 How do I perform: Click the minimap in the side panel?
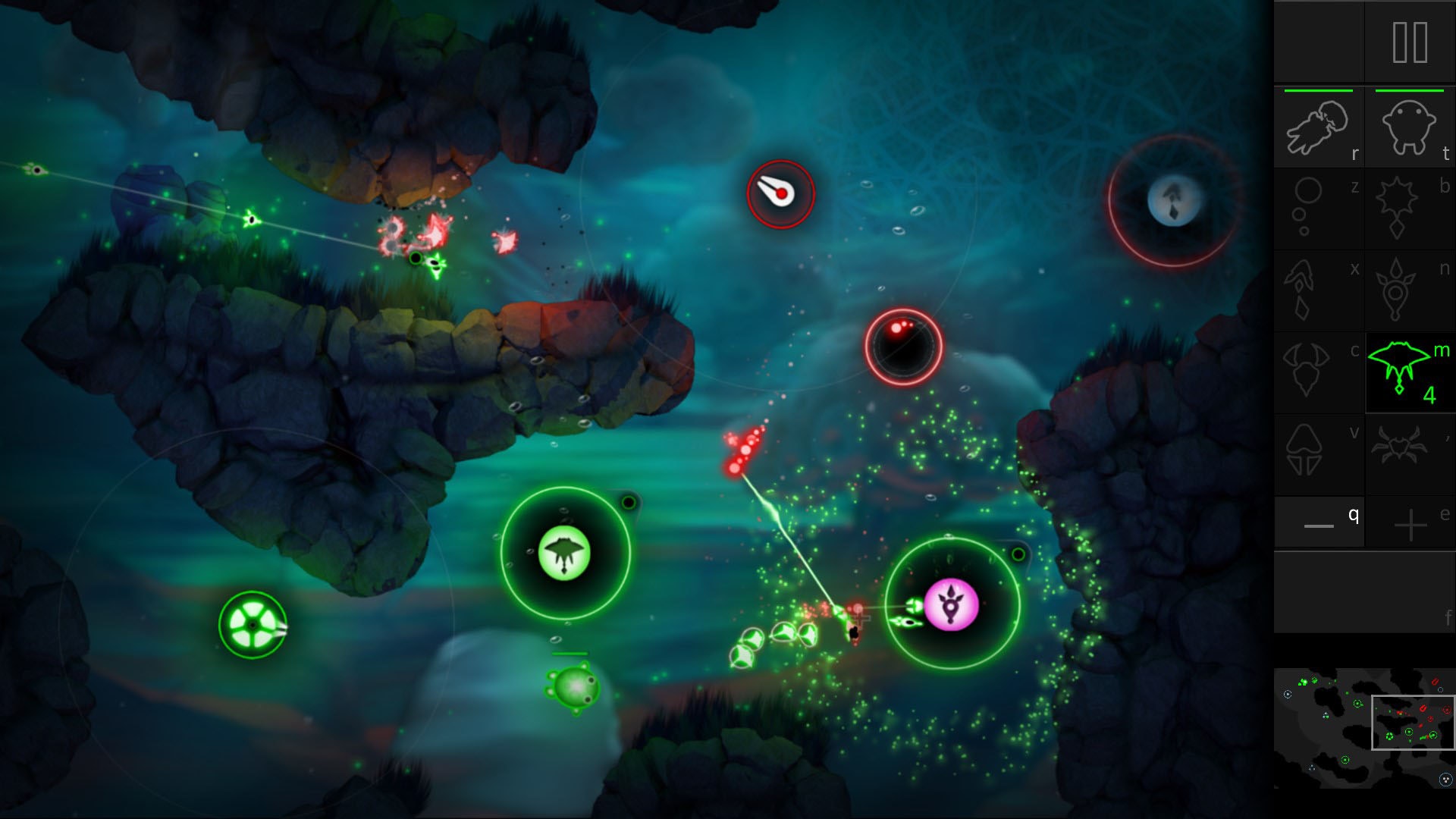coord(1363,728)
